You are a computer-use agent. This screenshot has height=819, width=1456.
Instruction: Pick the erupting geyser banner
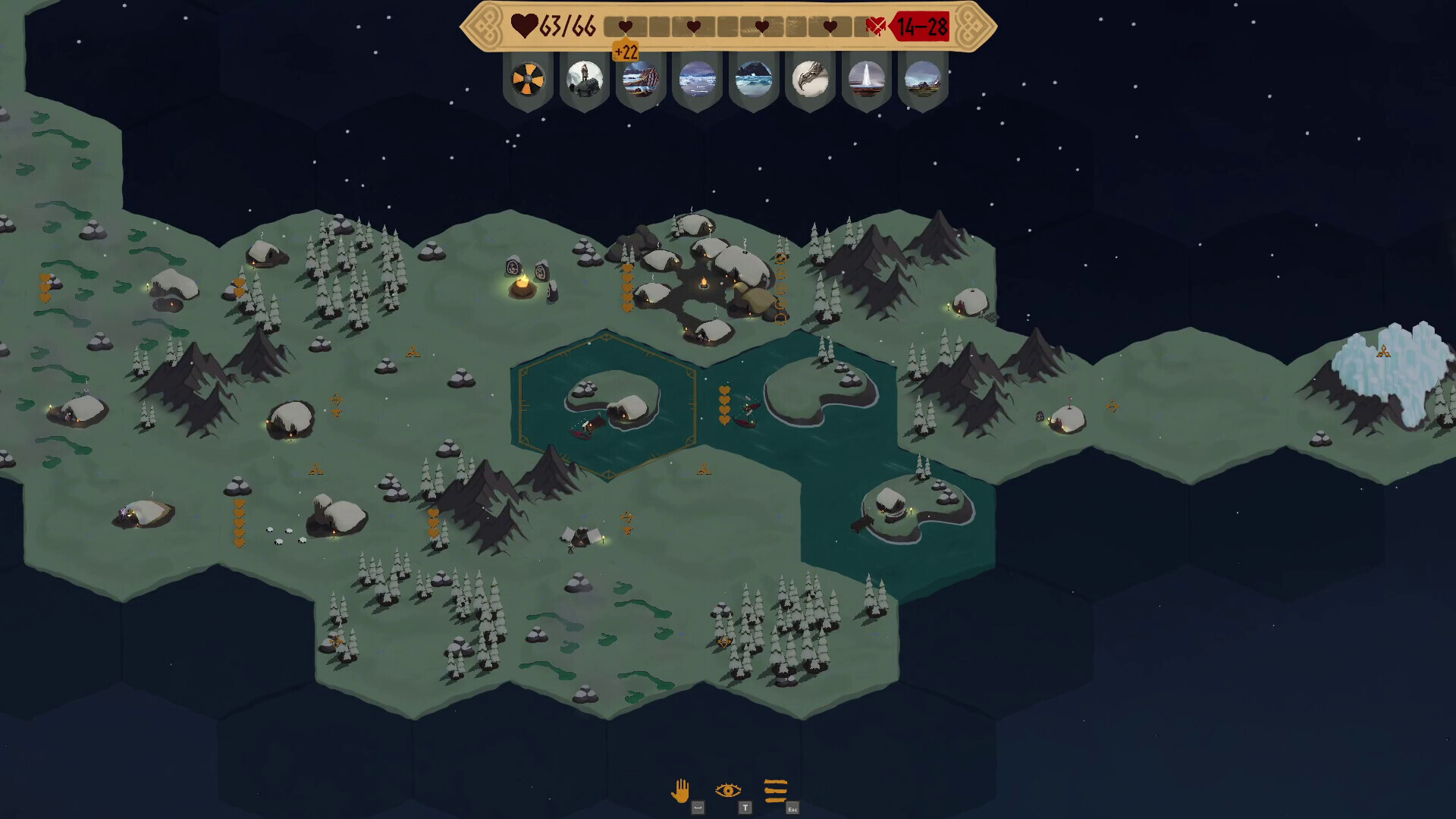click(x=866, y=79)
